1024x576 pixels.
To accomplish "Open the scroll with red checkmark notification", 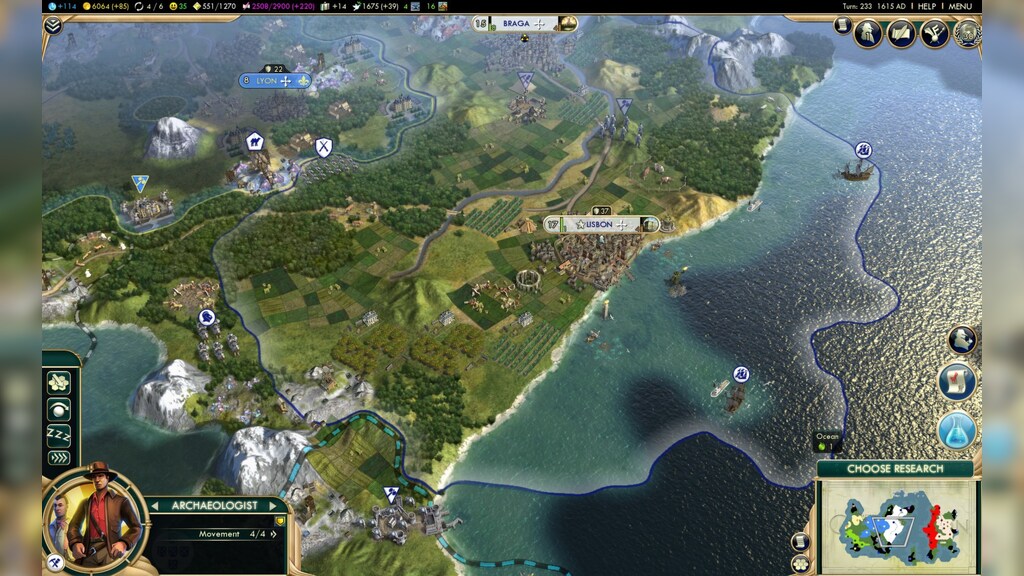I will [957, 382].
